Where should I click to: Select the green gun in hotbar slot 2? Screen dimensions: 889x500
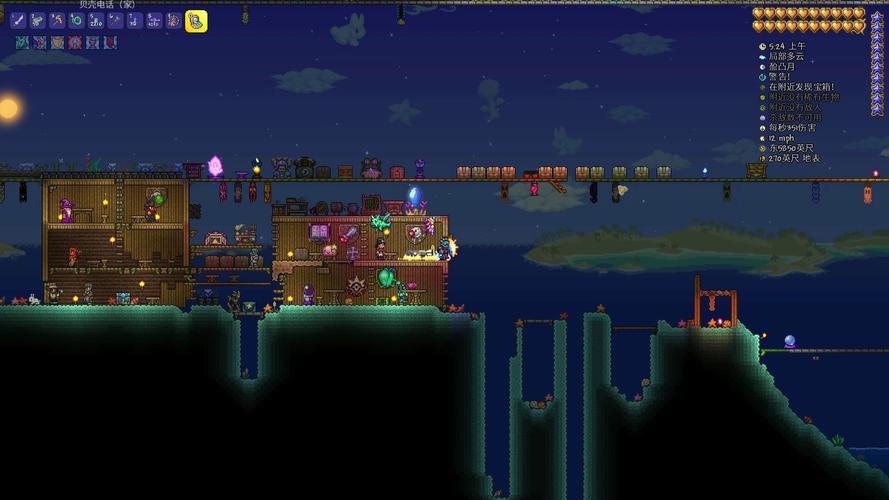coord(37,20)
